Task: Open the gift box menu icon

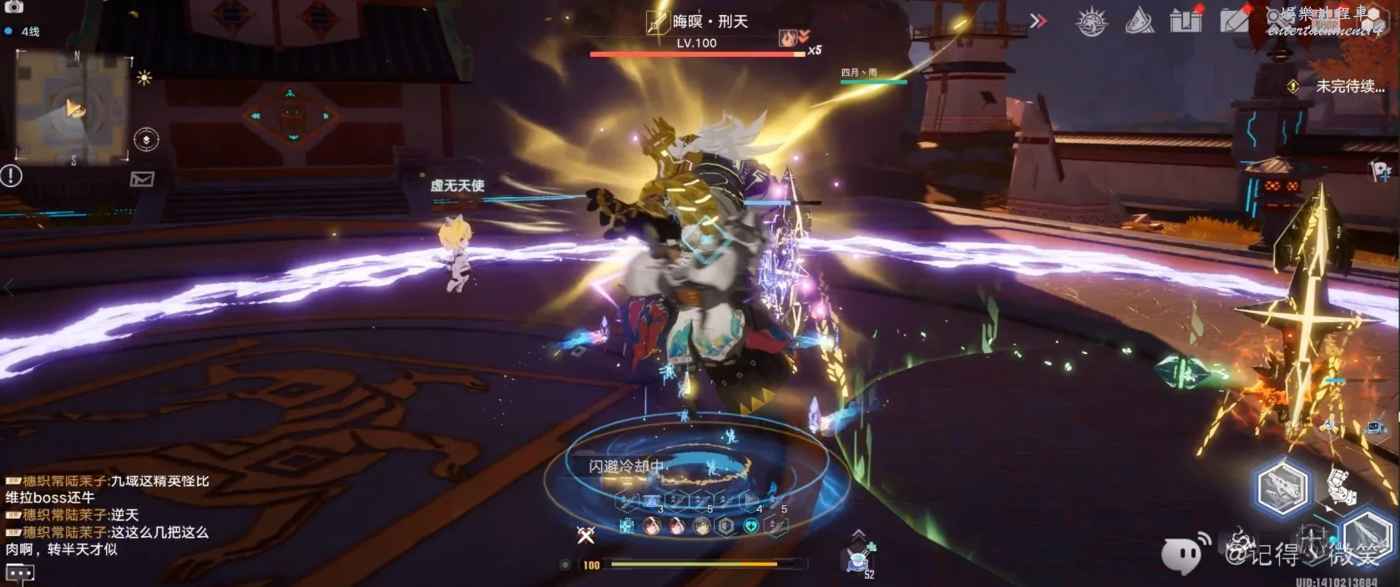Action: (1186, 20)
